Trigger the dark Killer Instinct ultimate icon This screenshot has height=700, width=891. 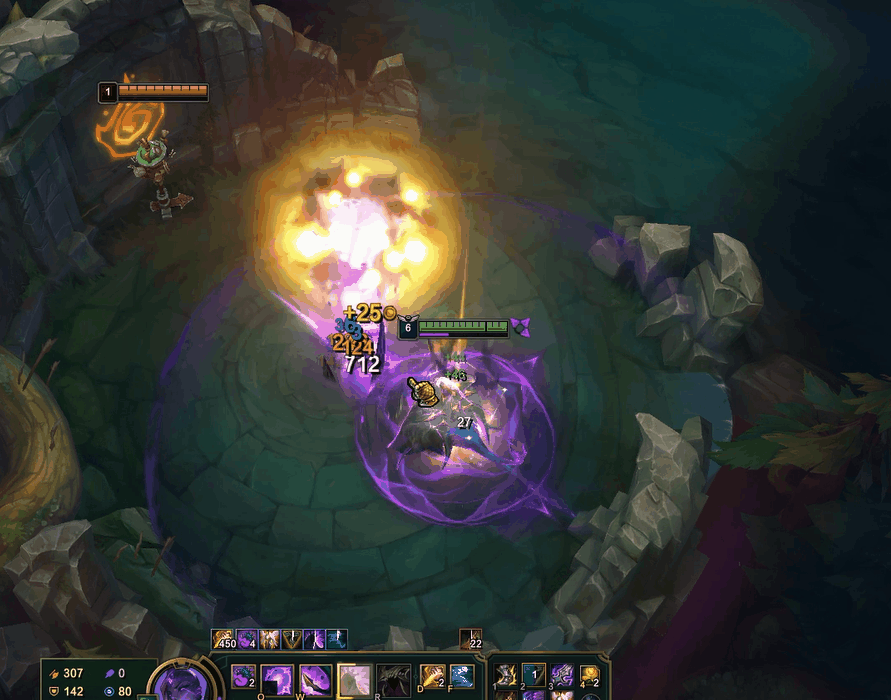(x=393, y=680)
